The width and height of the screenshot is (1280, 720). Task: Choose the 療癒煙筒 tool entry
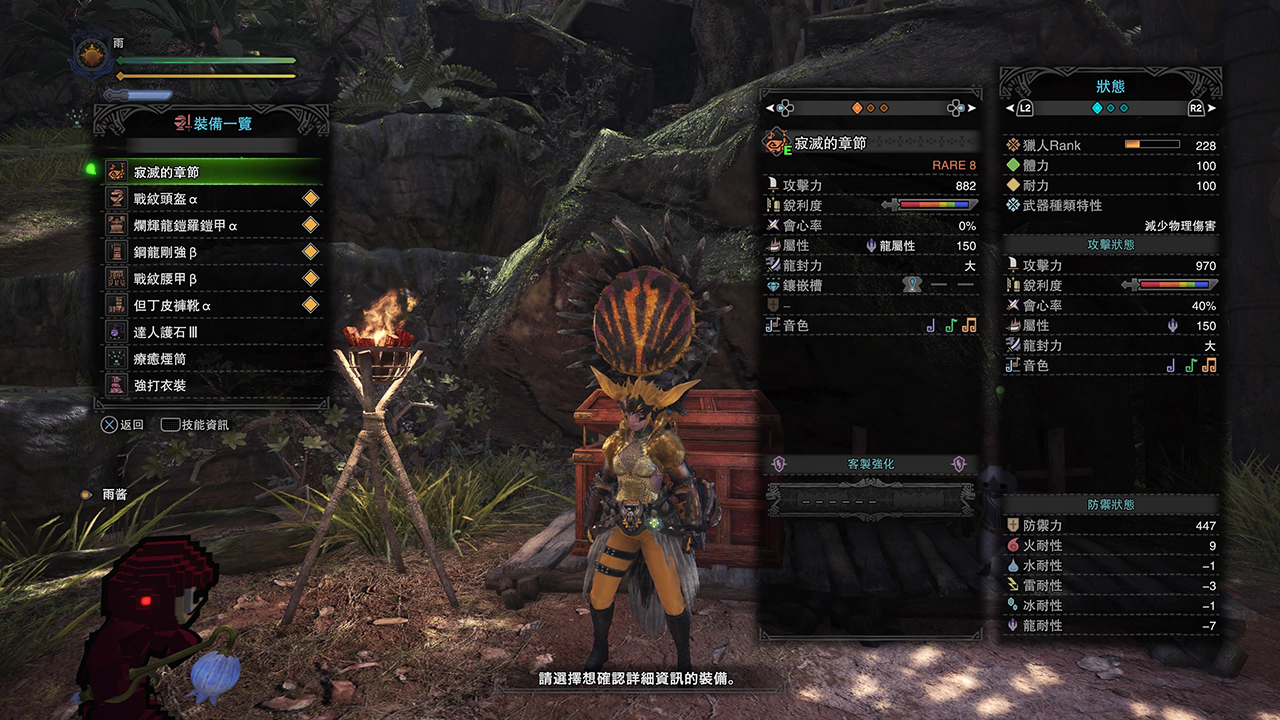212,358
